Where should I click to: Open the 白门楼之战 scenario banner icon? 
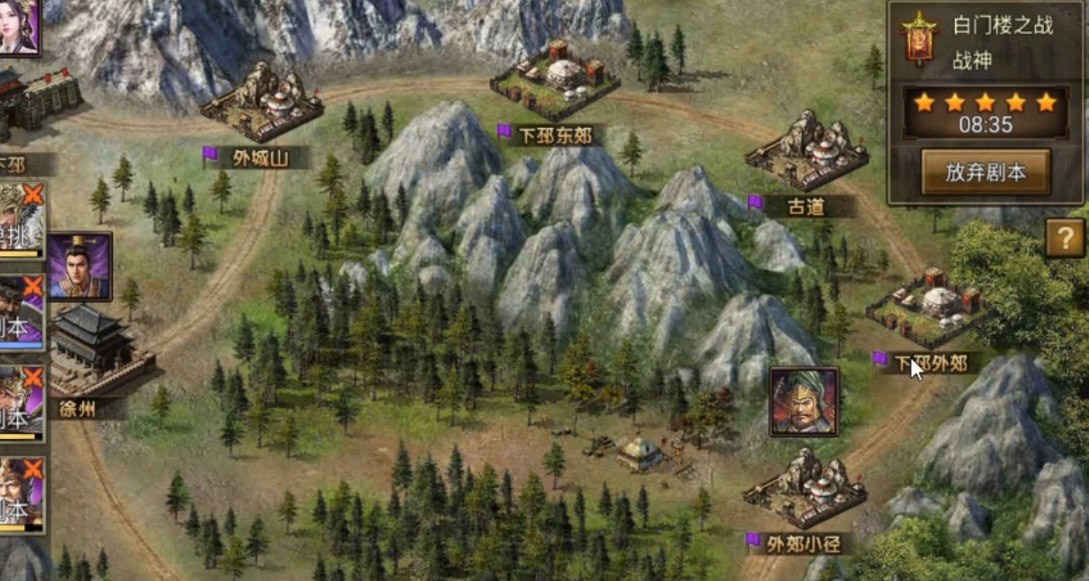[917, 39]
